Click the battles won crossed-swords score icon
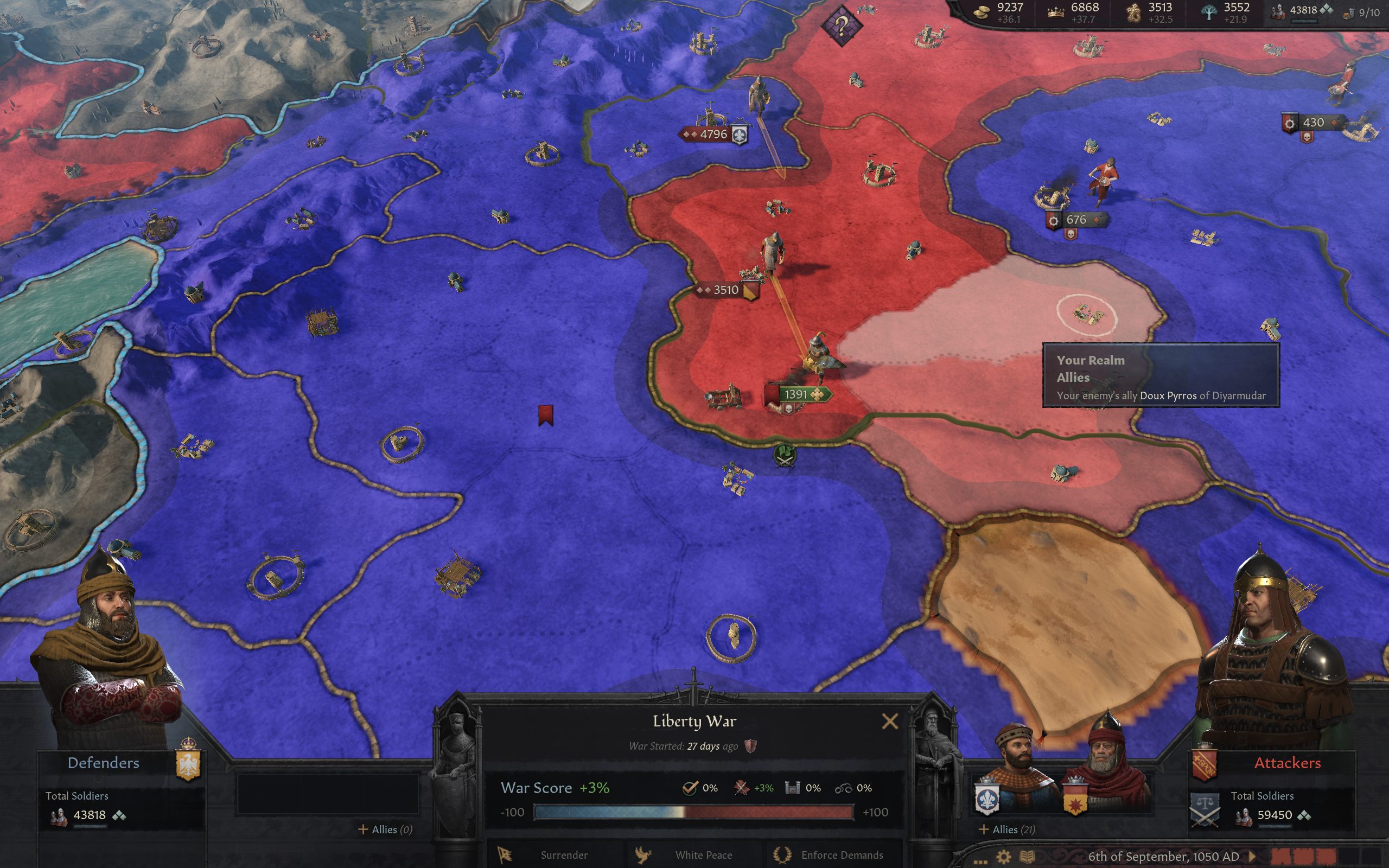 click(742, 789)
